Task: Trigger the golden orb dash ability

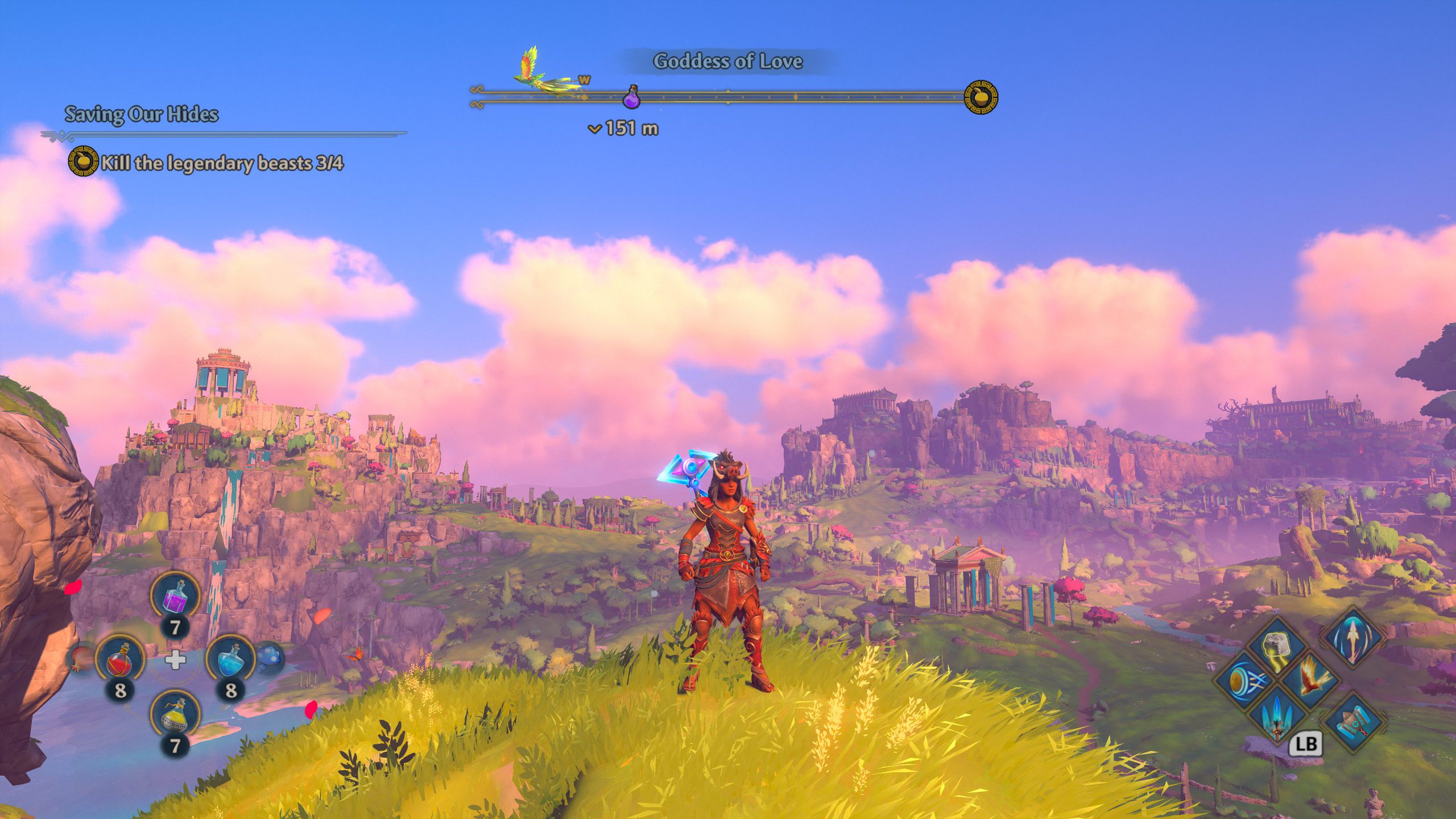Action: click(x=1242, y=680)
